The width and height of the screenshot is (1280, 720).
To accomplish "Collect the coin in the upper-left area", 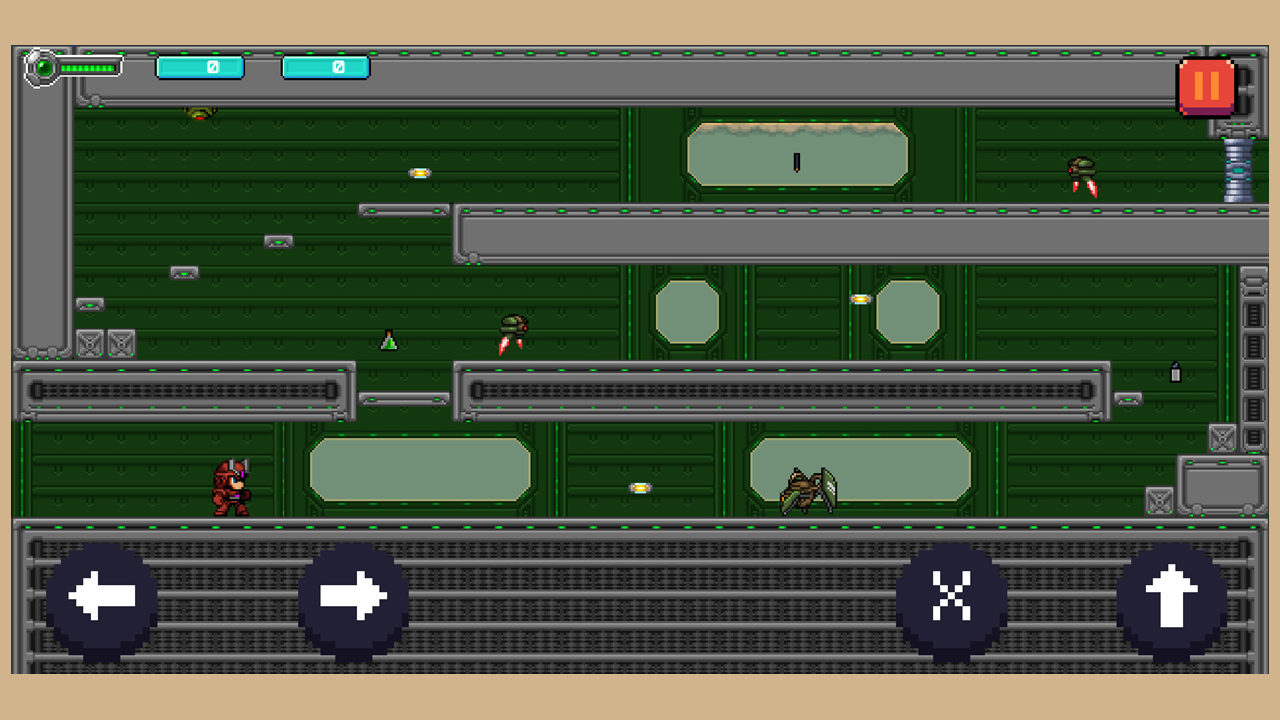I will pos(418,172).
